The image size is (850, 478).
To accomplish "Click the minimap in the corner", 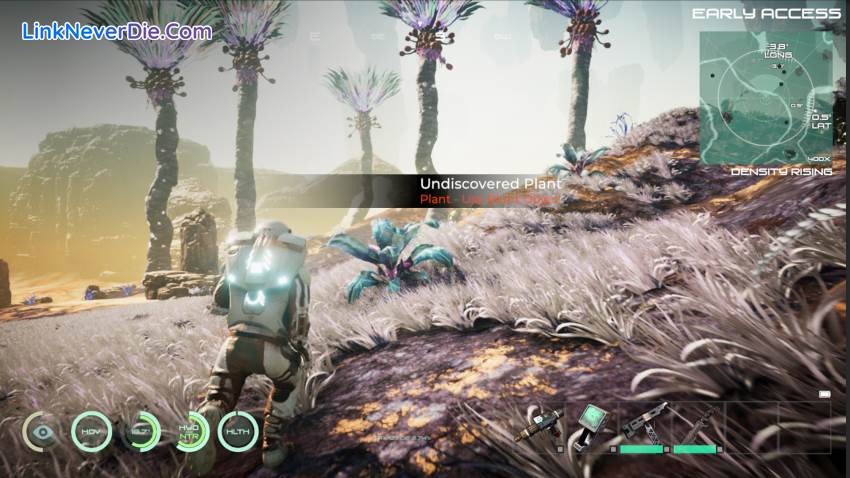I will coord(765,98).
